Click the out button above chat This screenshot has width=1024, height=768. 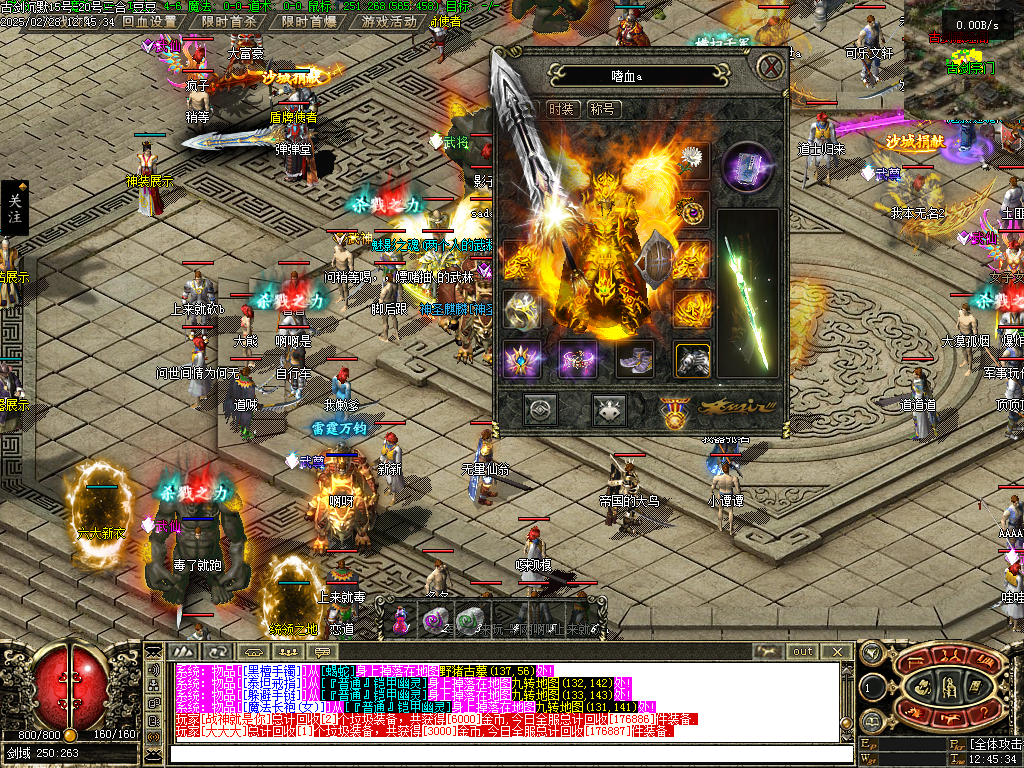tap(803, 651)
